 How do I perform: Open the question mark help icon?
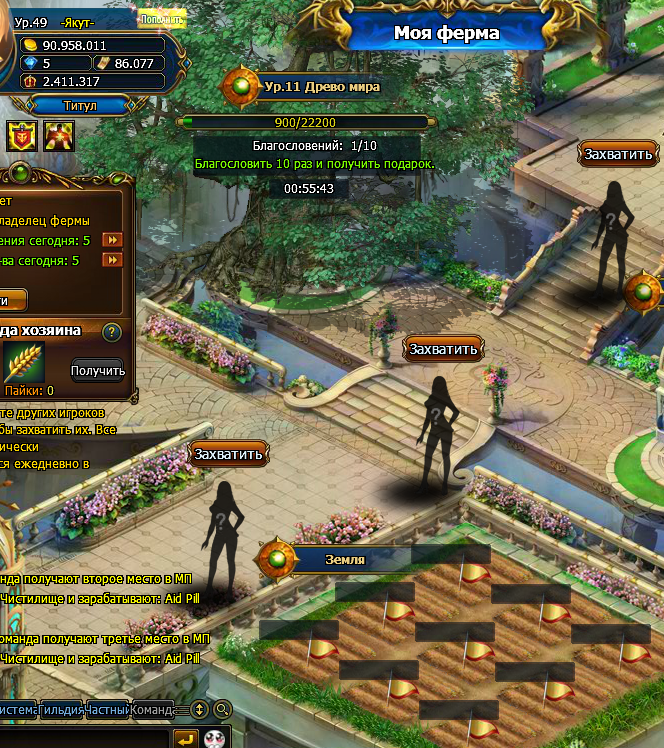click(112, 332)
